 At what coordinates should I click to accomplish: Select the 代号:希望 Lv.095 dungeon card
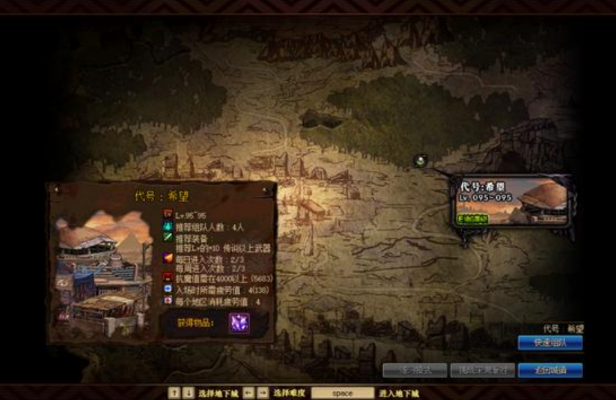click(513, 201)
